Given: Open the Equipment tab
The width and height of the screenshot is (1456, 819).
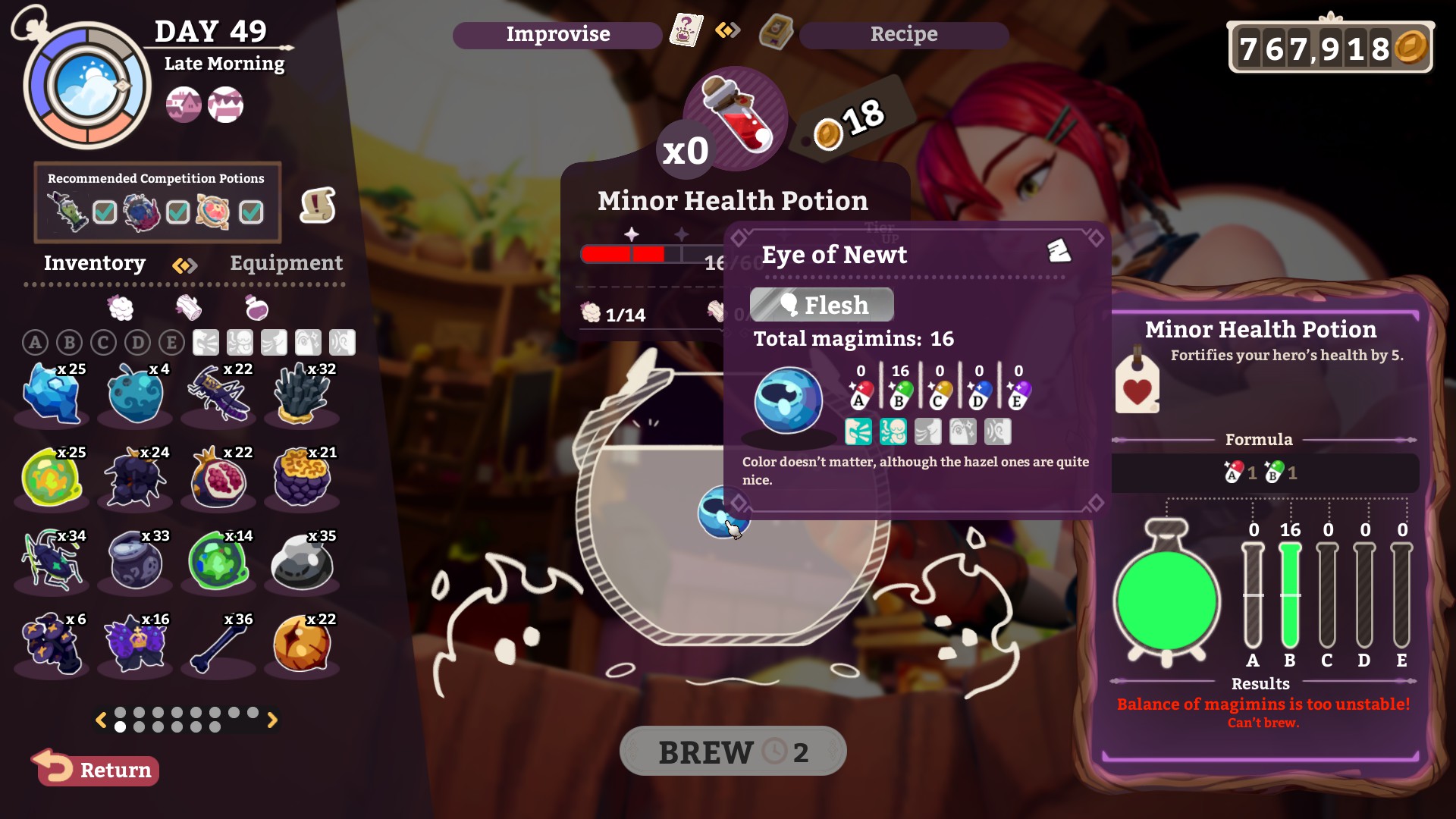Looking at the screenshot, I should (286, 263).
